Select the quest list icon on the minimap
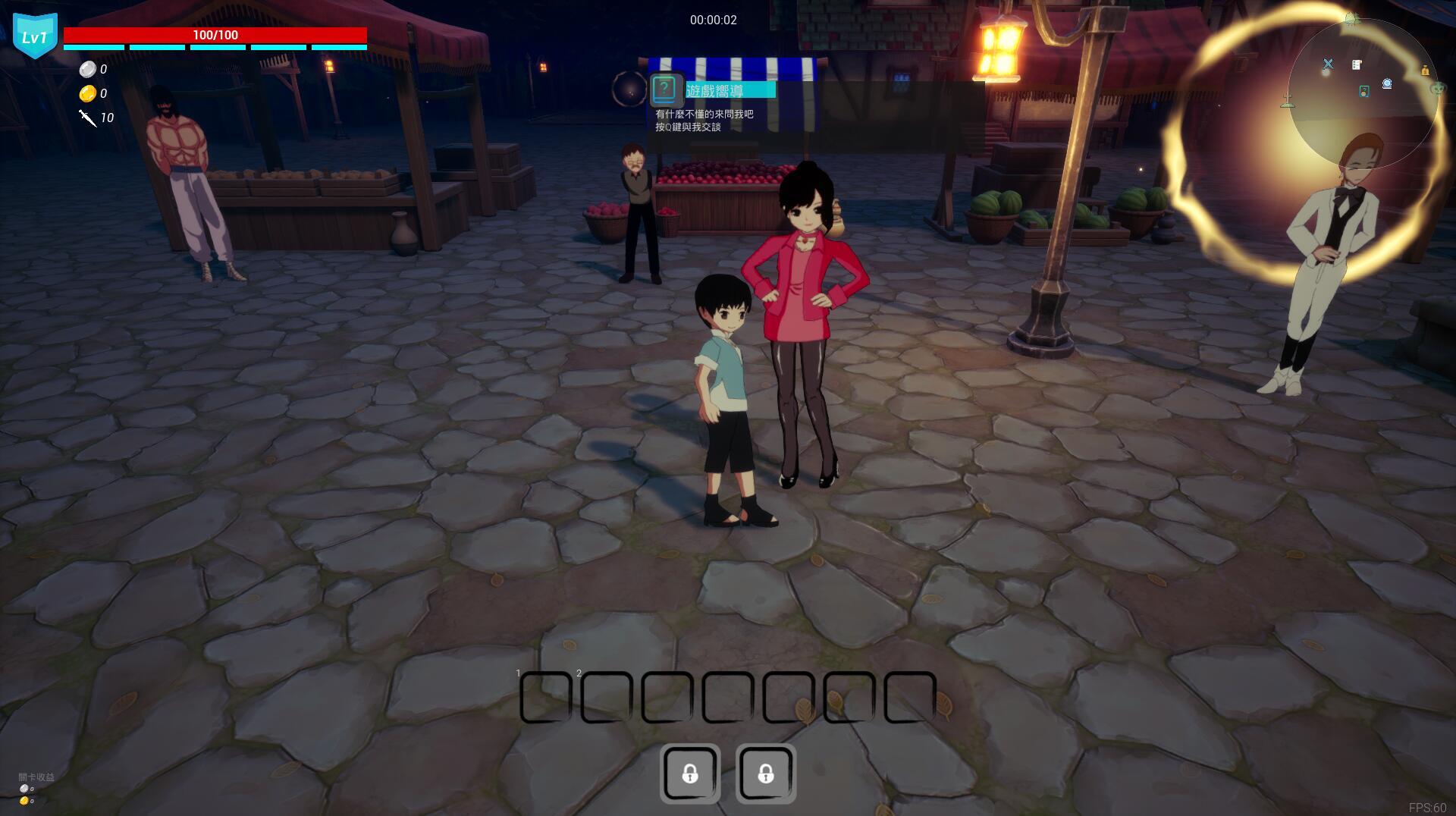 1356,64
